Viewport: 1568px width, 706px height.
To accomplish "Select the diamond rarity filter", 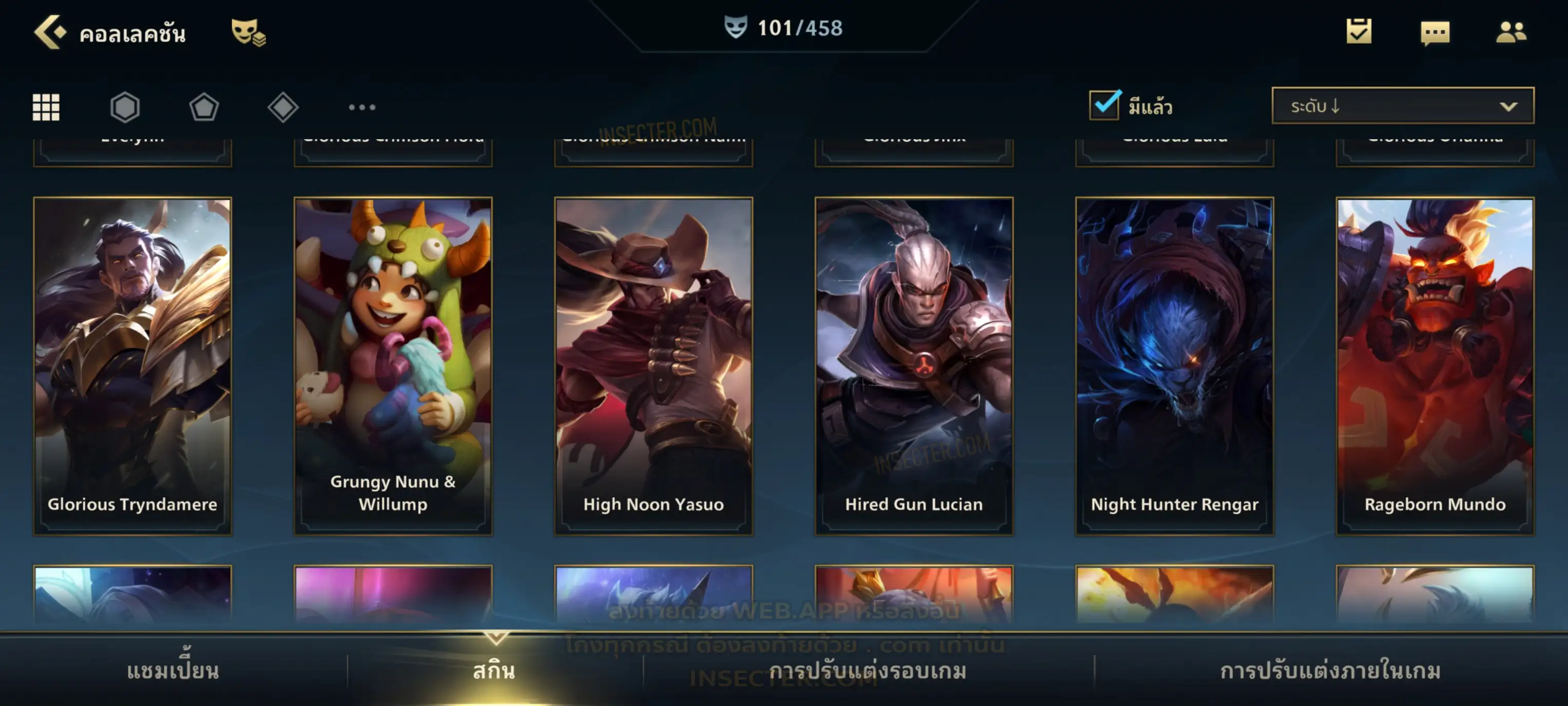I will [x=283, y=107].
